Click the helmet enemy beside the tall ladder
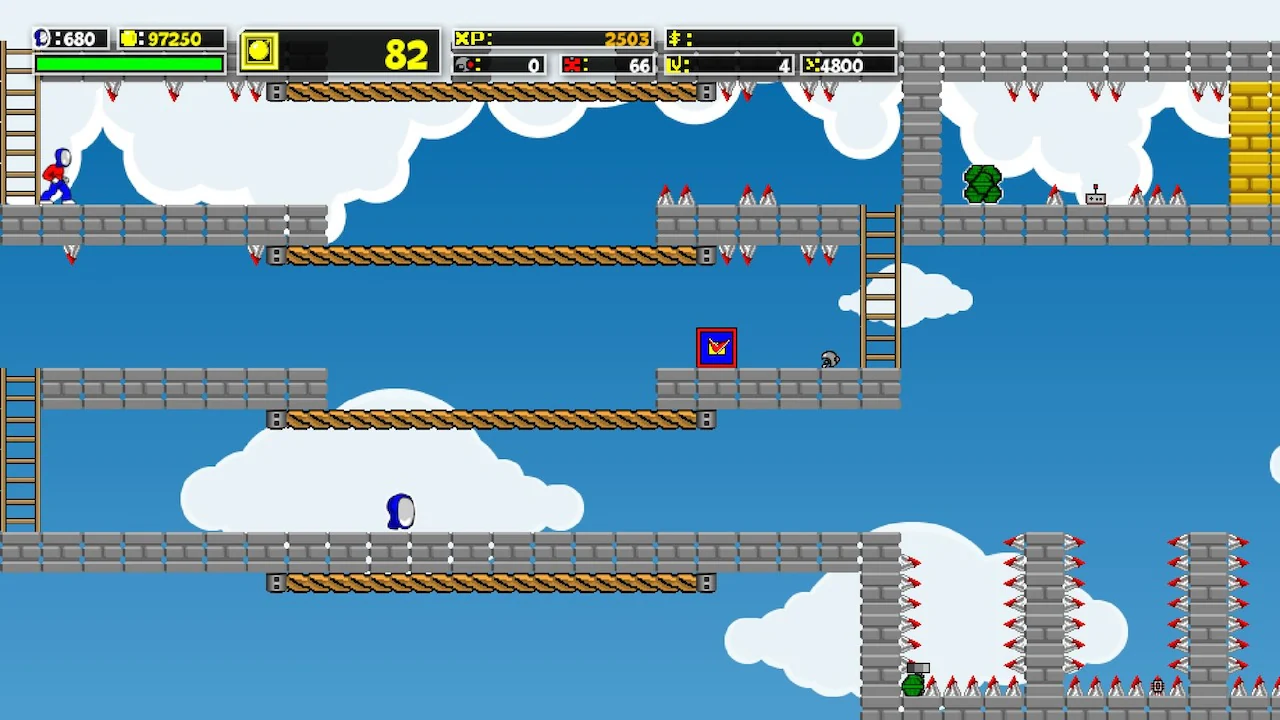 tap(829, 361)
